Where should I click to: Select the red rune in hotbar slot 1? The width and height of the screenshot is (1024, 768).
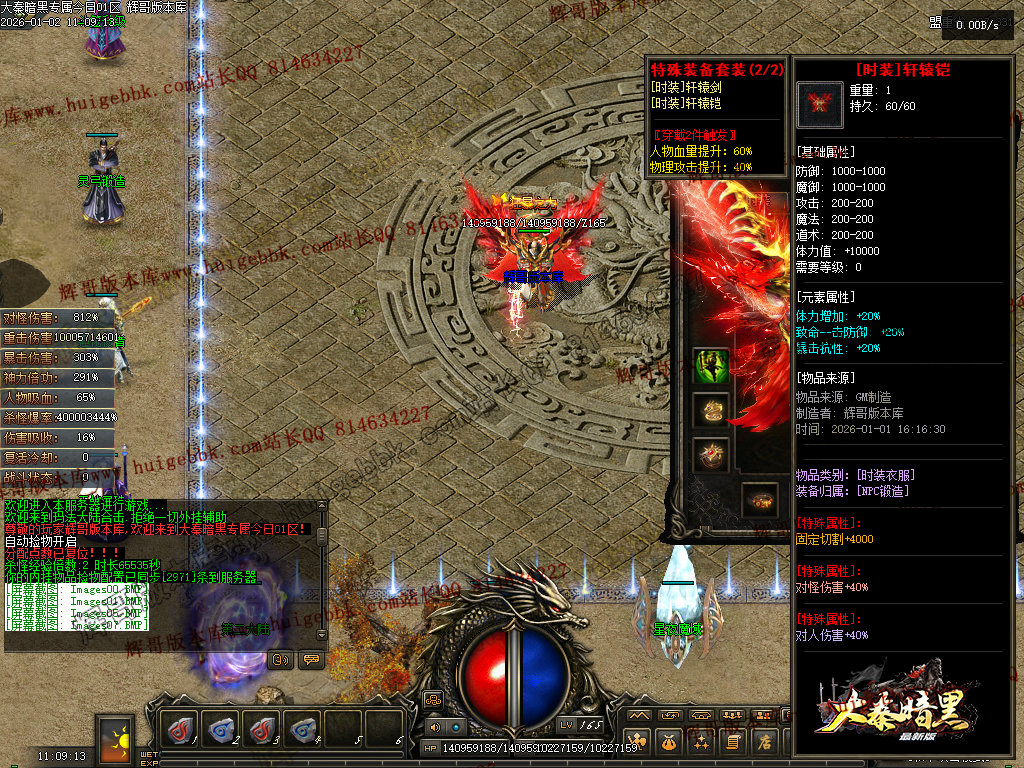click(x=182, y=730)
